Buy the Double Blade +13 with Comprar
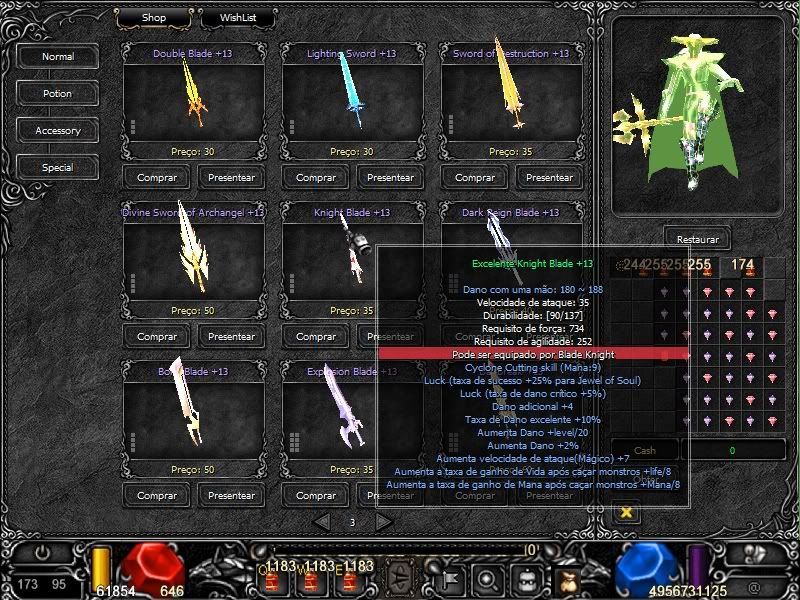The width and height of the screenshot is (800, 600). coord(157,178)
